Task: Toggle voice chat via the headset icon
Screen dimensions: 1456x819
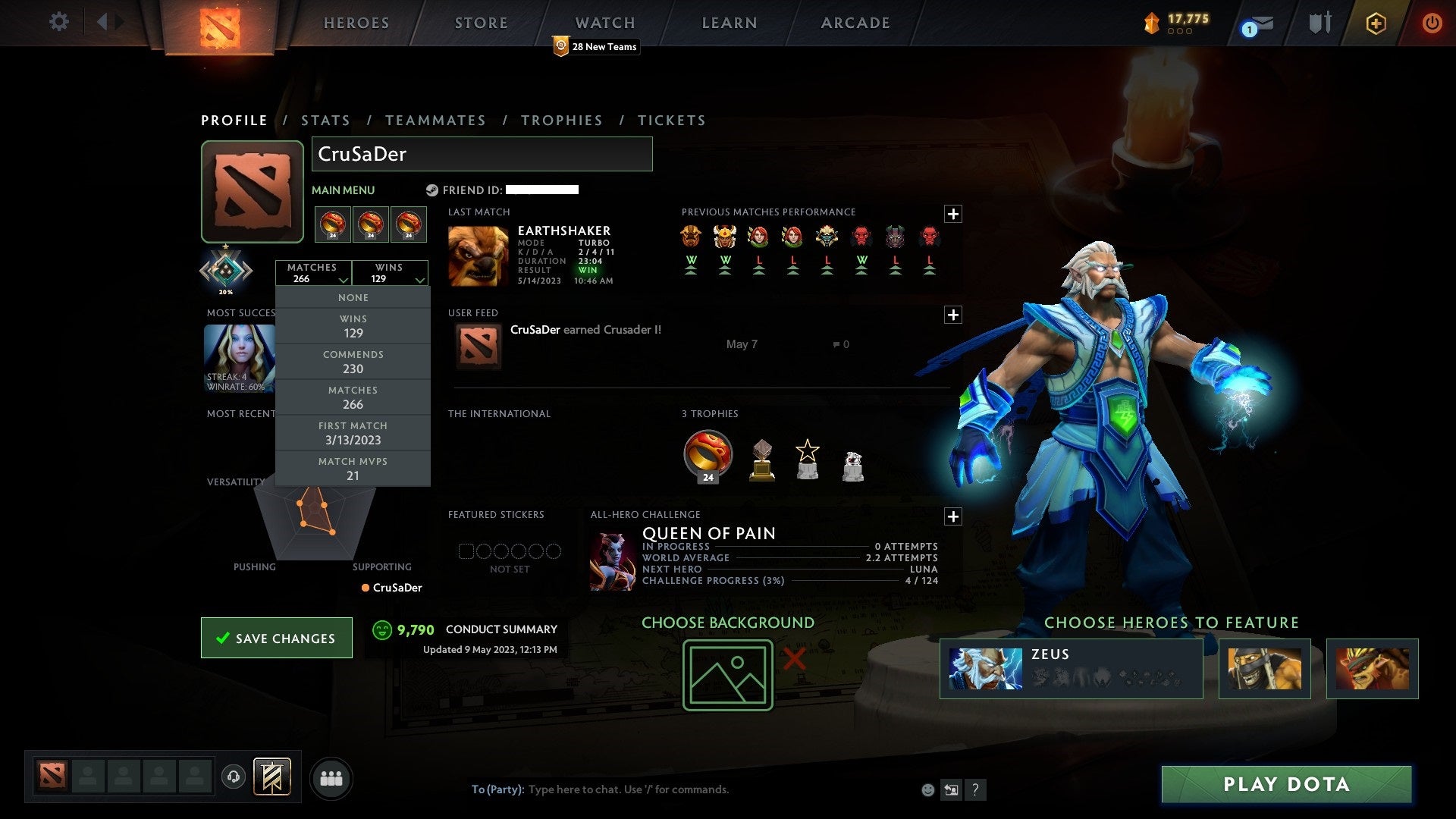Action: point(234,777)
